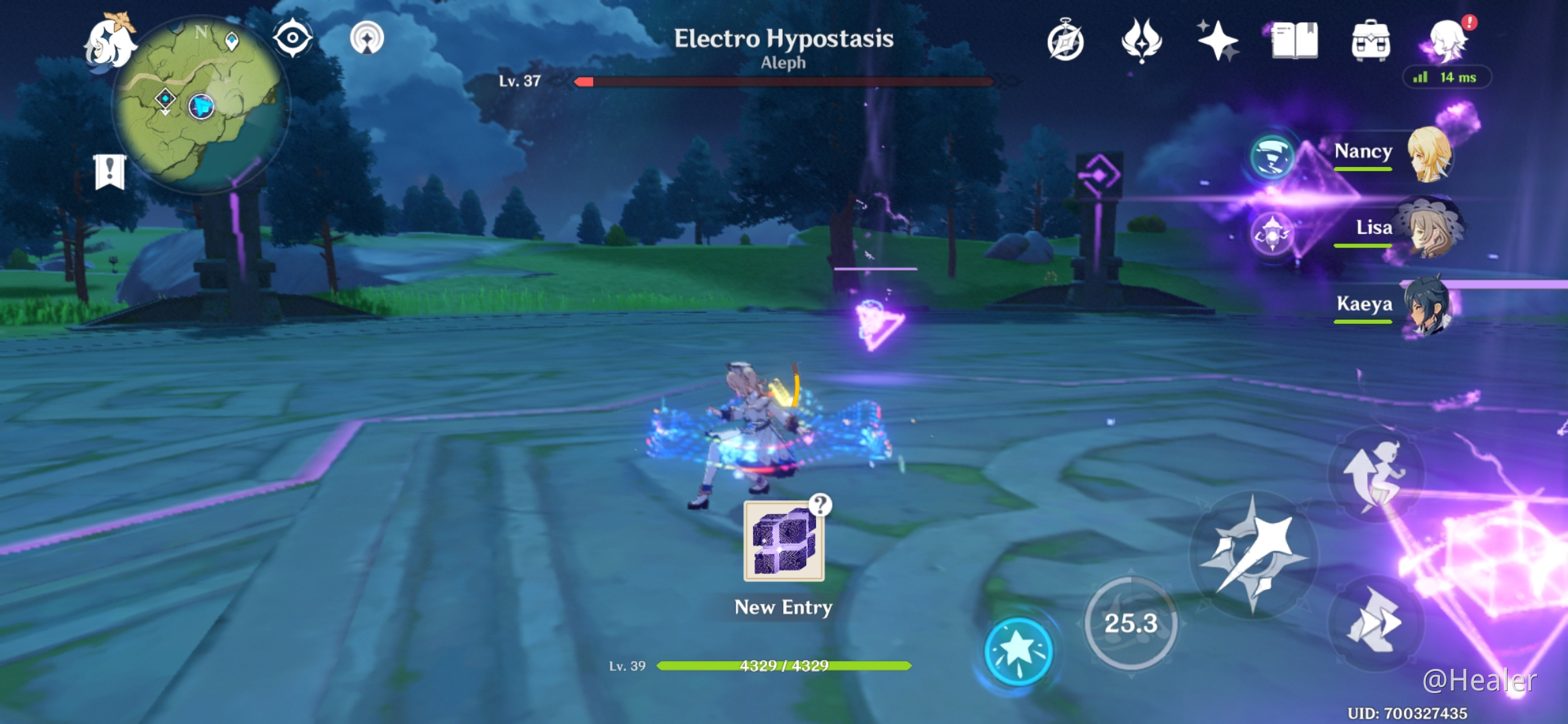Activate Elemental Sight
The image size is (1568, 724).
[293, 38]
